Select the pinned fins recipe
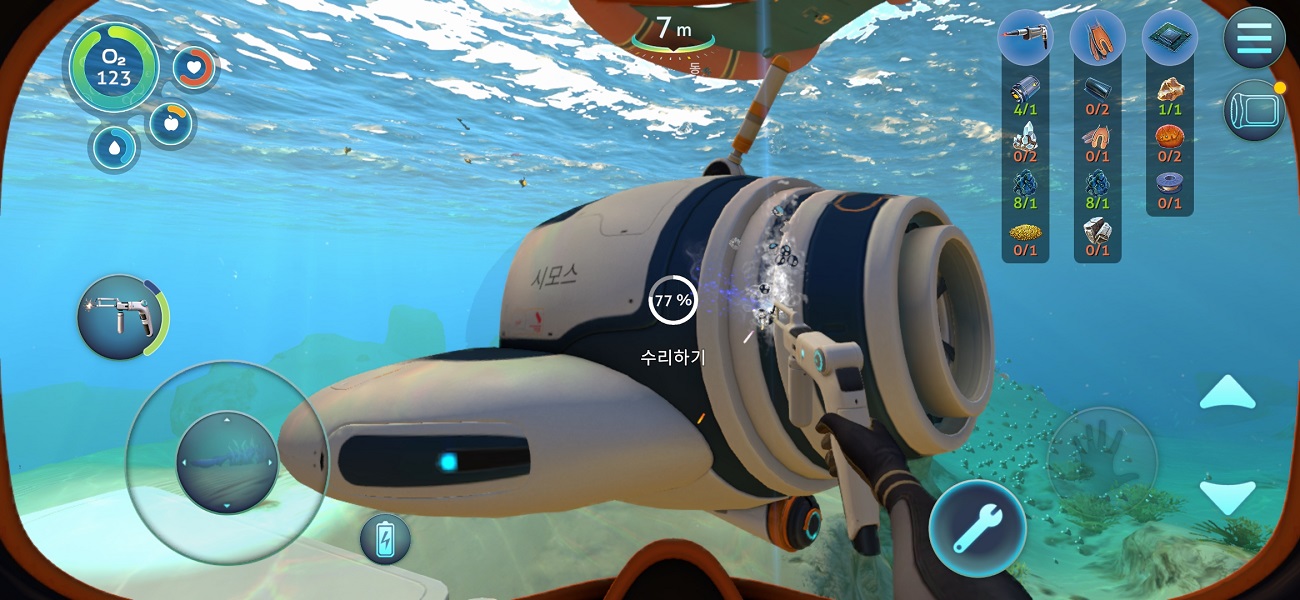This screenshot has width=1300, height=600. [x=1097, y=38]
